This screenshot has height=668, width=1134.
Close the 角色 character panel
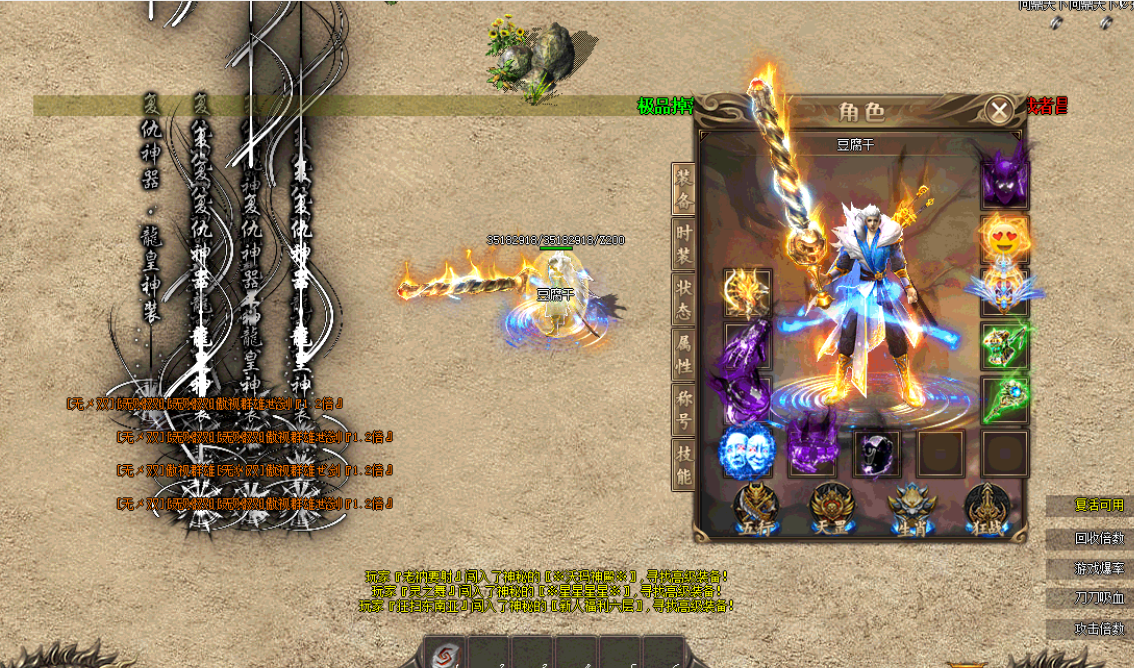coord(998,110)
